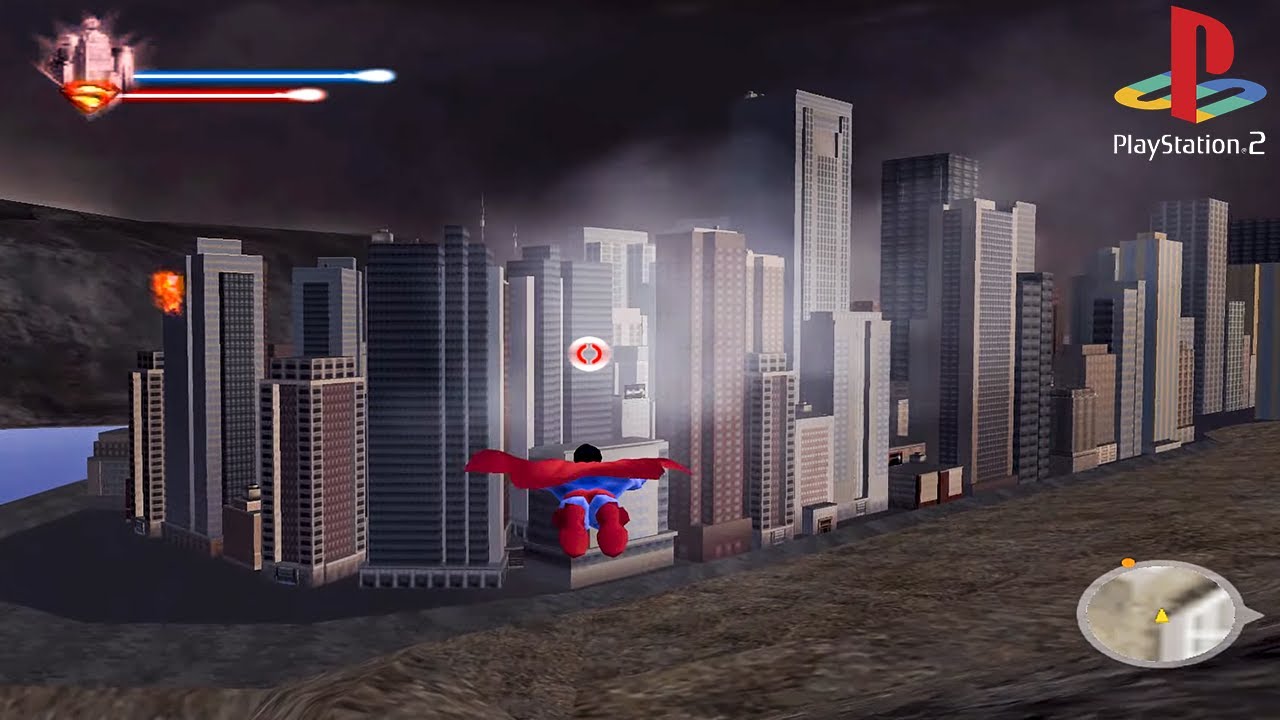Click the flying Superman character model
This screenshot has height=720, width=1280.
(590, 495)
